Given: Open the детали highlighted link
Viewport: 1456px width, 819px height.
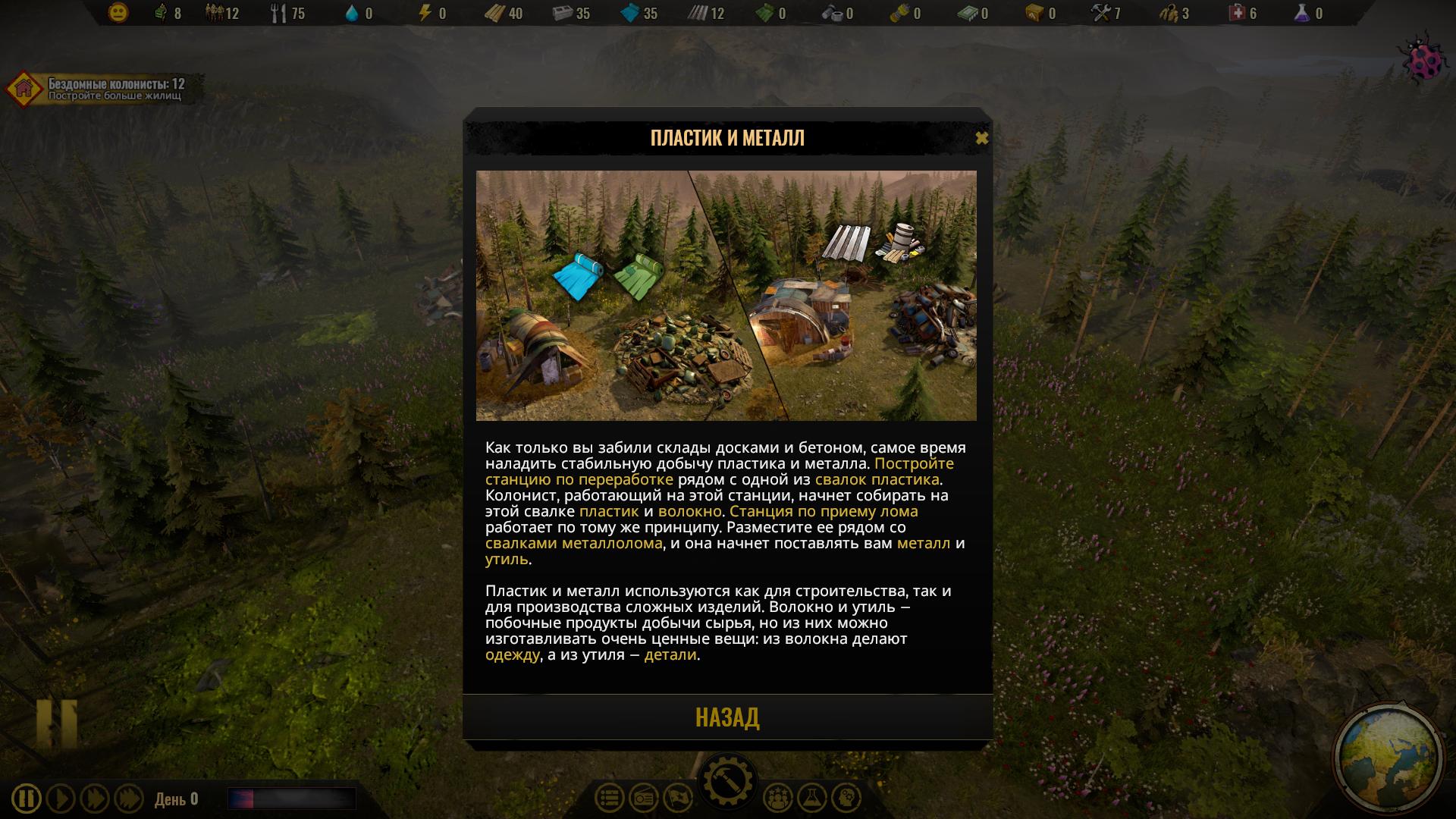Looking at the screenshot, I should [x=670, y=655].
